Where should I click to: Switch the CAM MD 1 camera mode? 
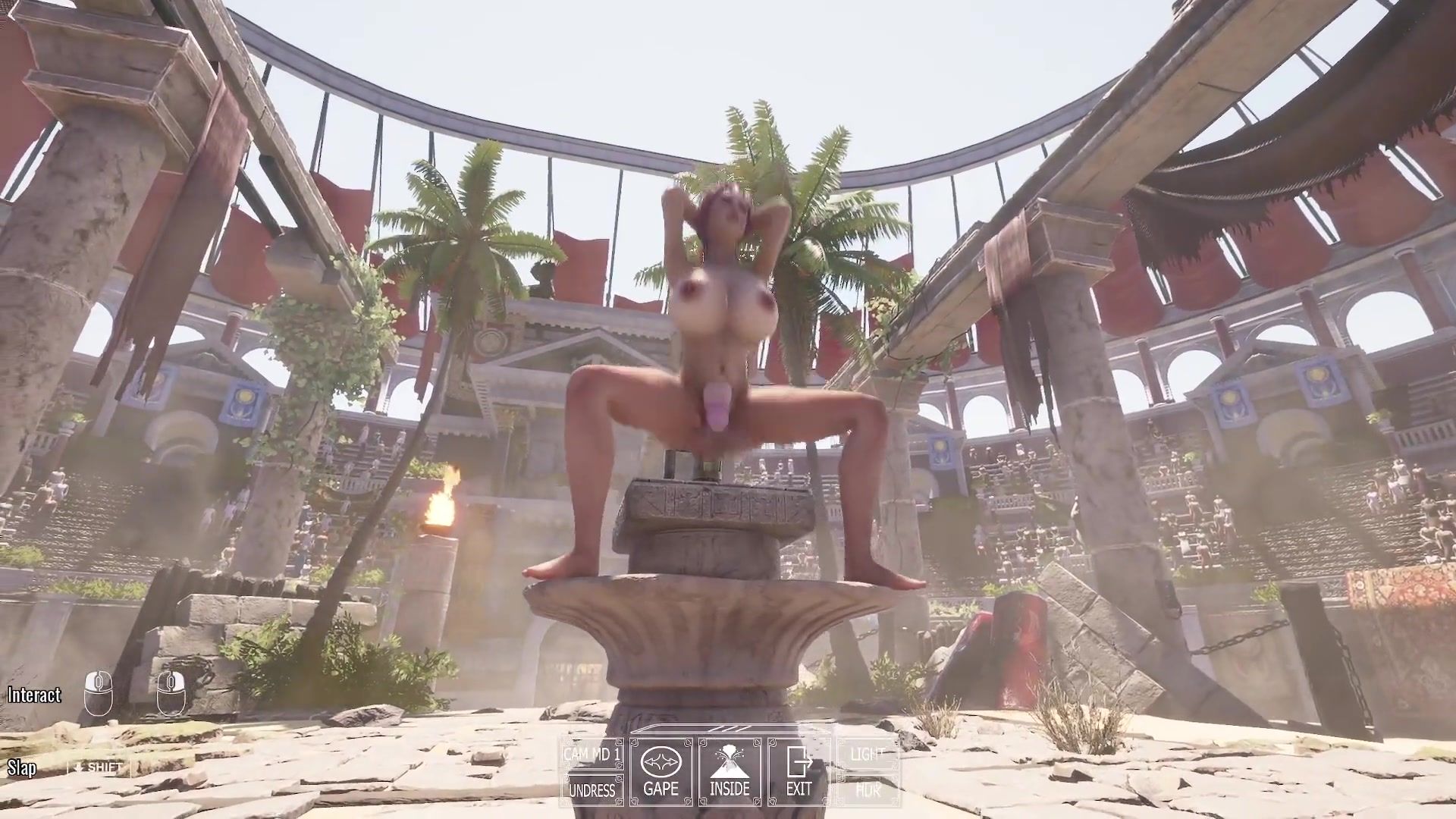tap(592, 755)
